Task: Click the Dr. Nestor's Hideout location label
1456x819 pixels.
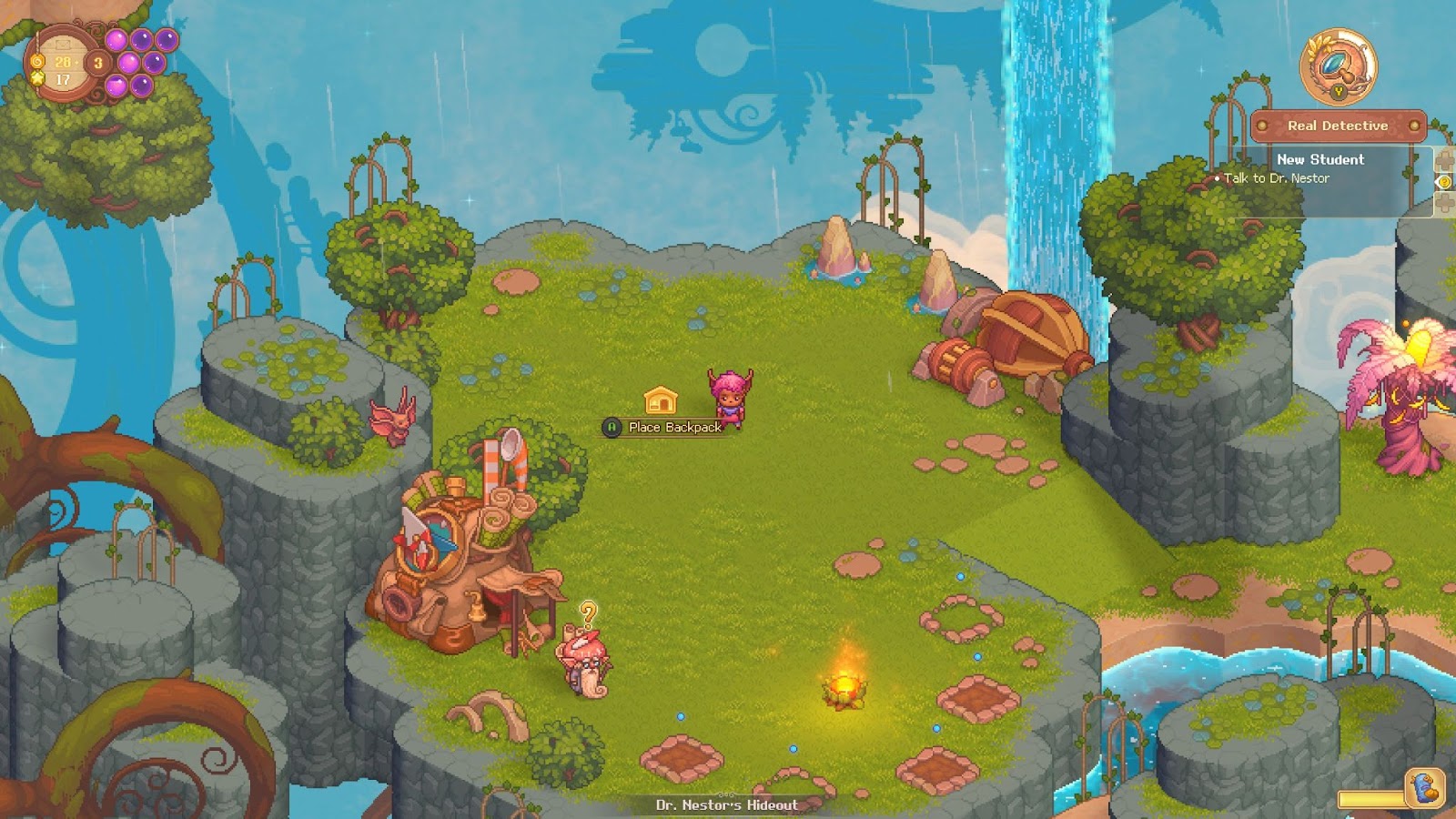Action: [727, 804]
